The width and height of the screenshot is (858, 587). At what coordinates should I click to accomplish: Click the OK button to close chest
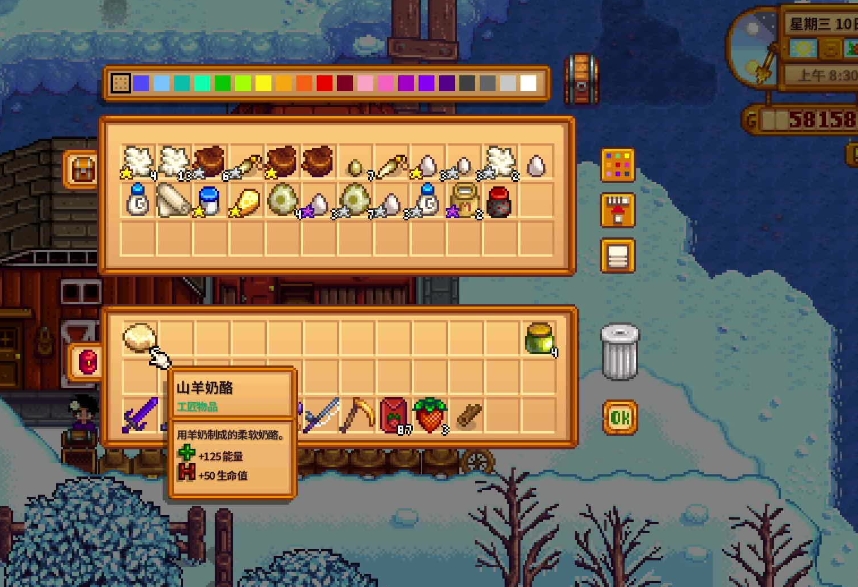point(619,416)
